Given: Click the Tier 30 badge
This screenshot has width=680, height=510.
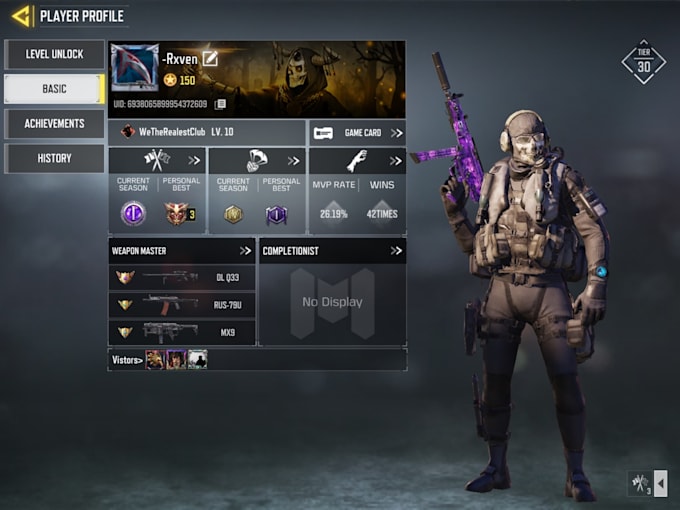Looking at the screenshot, I should [x=643, y=62].
